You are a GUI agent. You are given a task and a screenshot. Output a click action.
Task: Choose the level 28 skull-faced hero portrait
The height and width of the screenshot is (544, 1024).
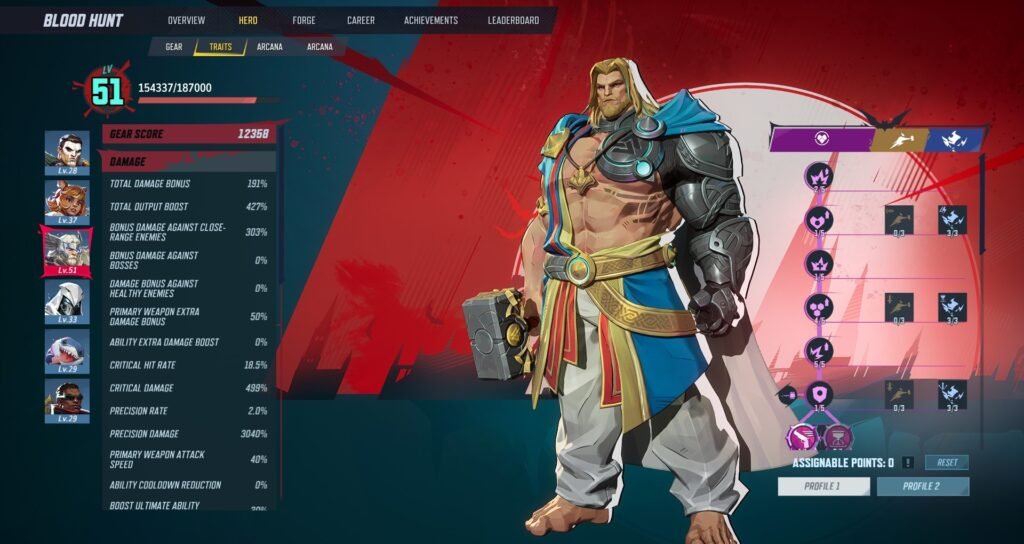(67, 150)
